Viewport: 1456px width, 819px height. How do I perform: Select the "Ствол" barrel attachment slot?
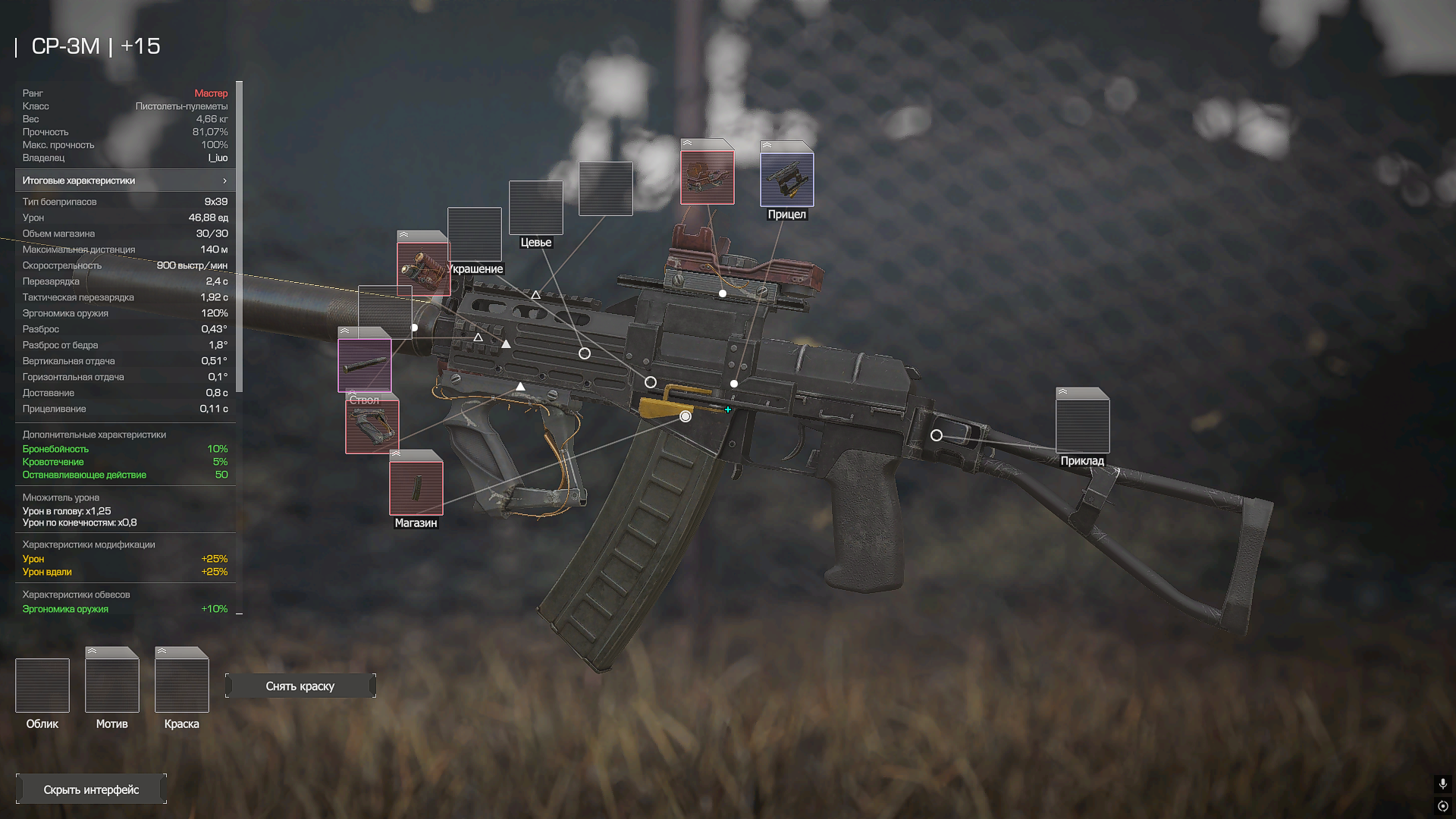(x=365, y=366)
